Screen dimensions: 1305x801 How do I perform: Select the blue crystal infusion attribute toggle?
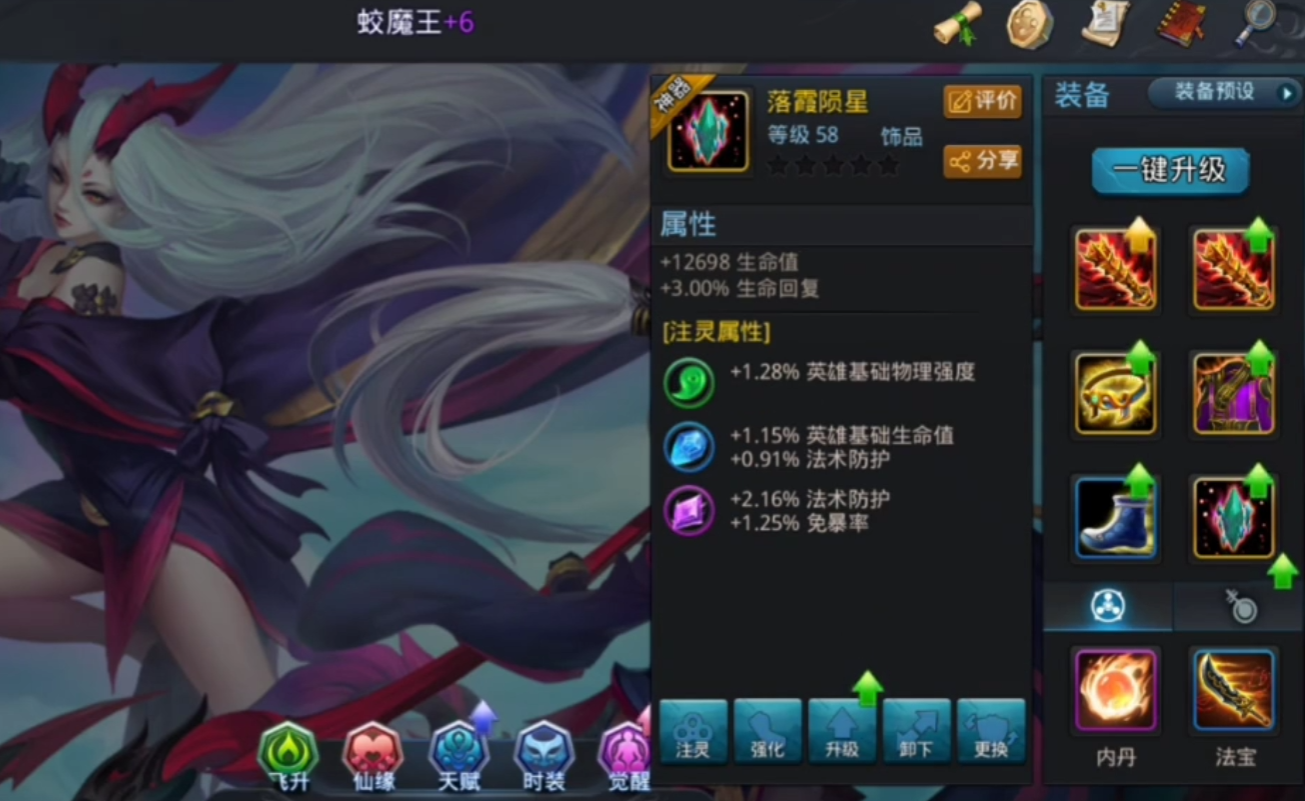[x=686, y=447]
